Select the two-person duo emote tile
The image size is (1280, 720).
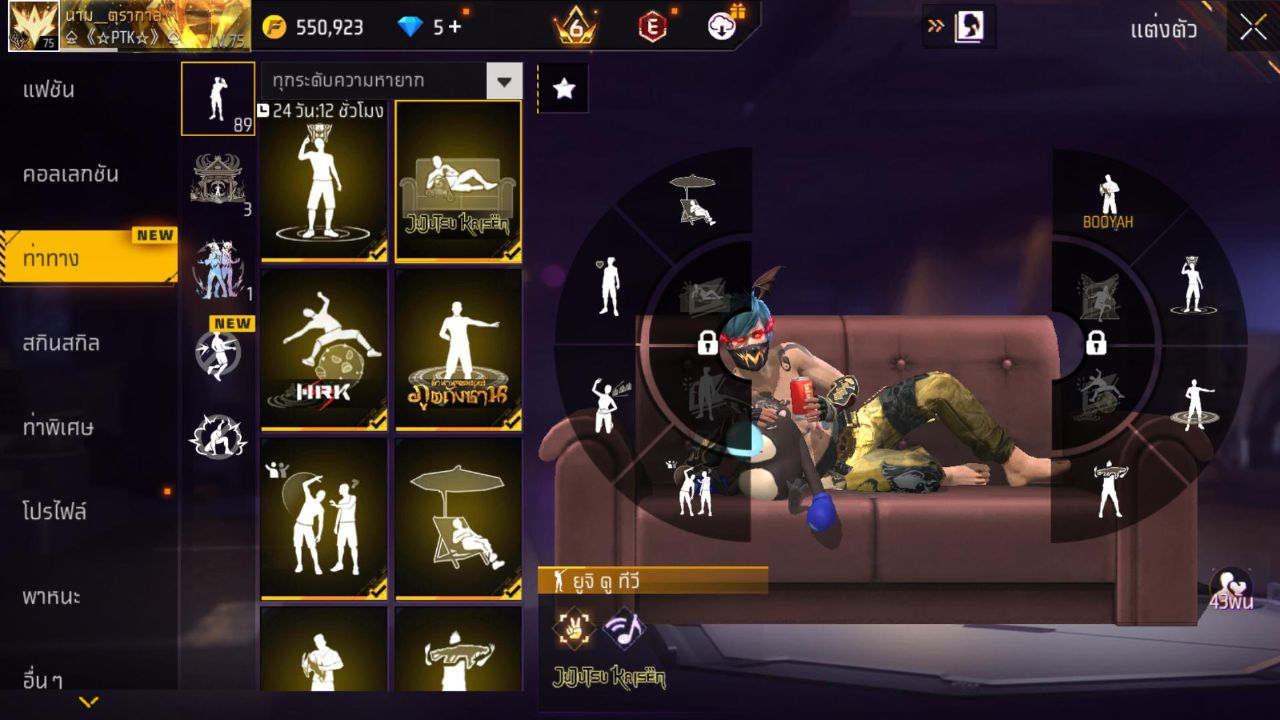pos(323,518)
